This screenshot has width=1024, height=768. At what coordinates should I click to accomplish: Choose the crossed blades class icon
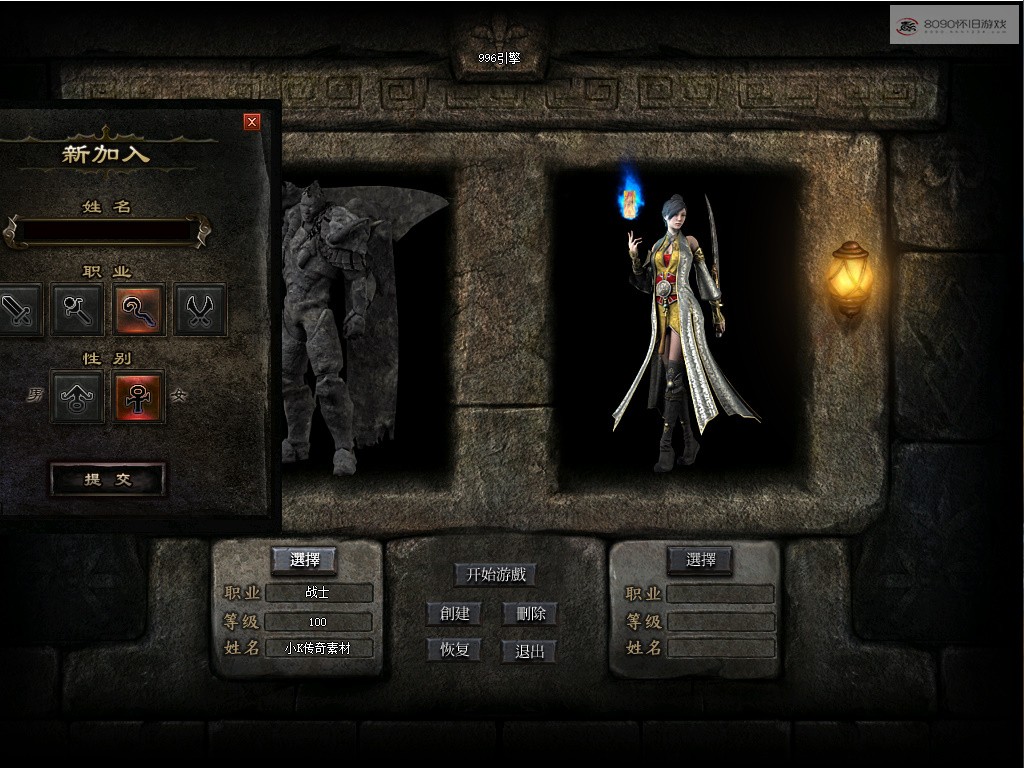(x=200, y=310)
